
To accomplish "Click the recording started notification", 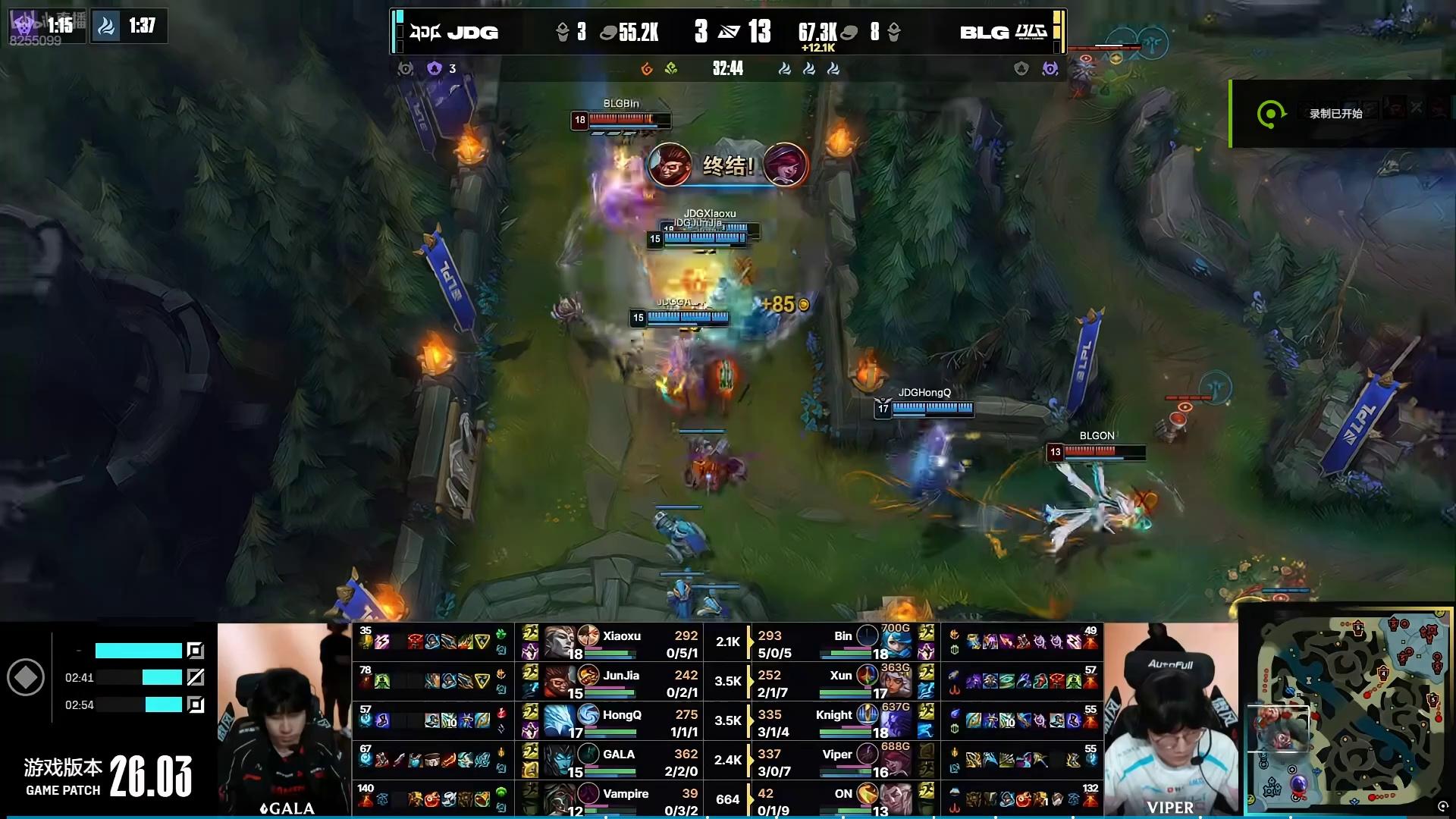I will pyautogui.click(x=1335, y=114).
